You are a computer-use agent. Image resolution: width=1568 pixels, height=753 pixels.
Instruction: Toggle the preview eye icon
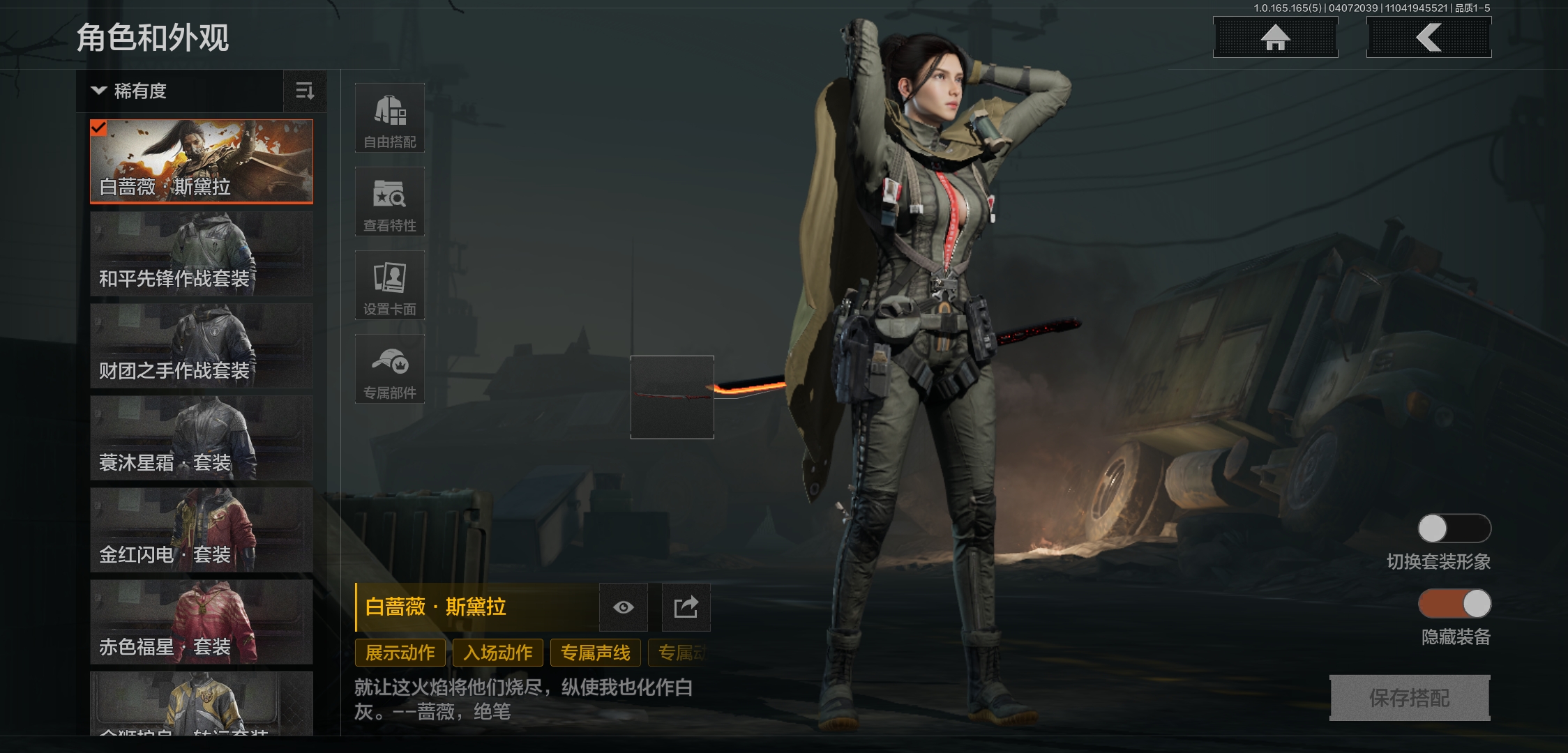[623, 607]
